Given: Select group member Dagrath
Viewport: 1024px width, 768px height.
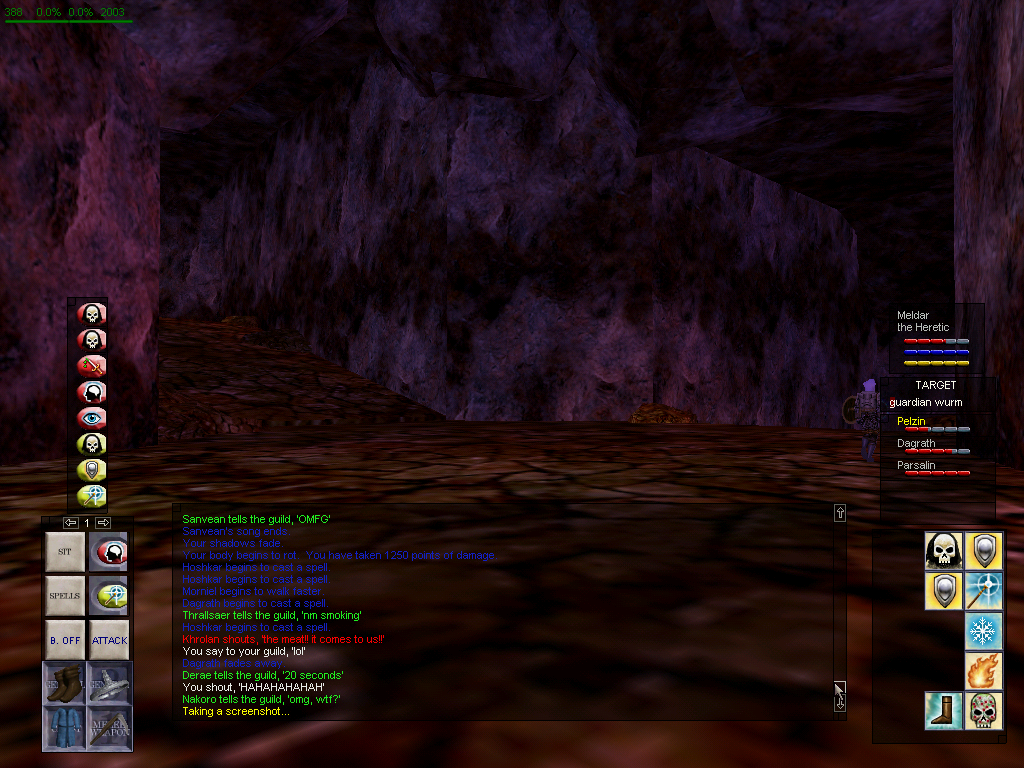Looking at the screenshot, I should click(x=916, y=444).
